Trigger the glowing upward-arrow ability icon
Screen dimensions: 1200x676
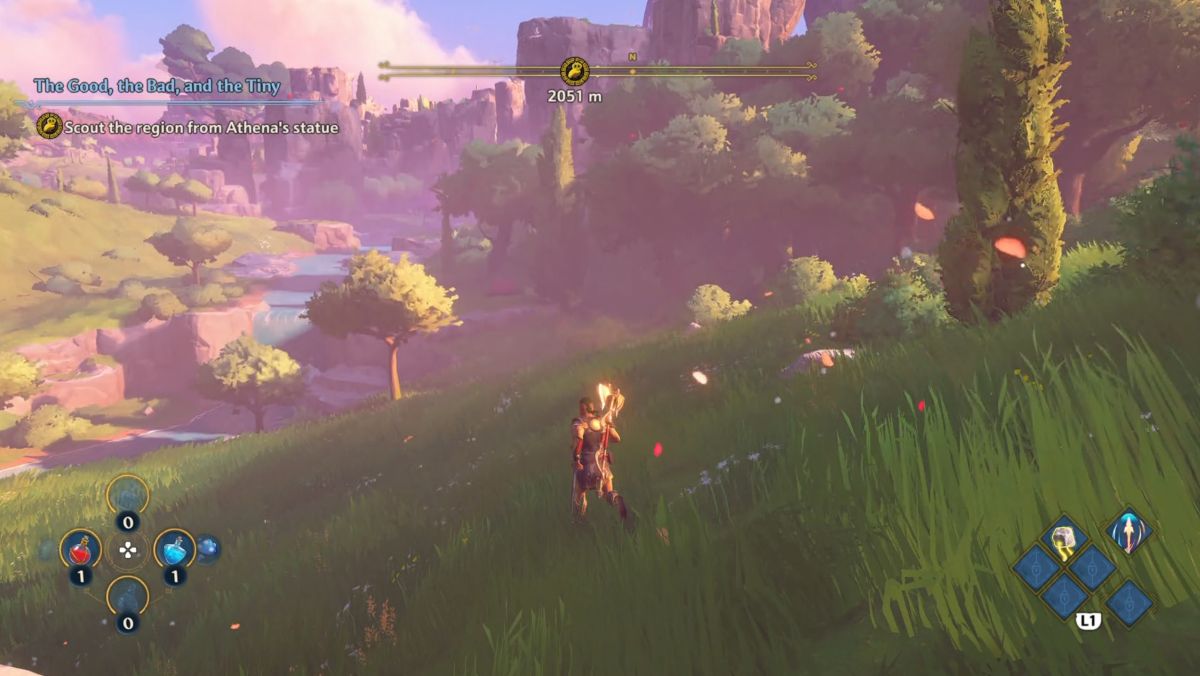click(x=1129, y=529)
